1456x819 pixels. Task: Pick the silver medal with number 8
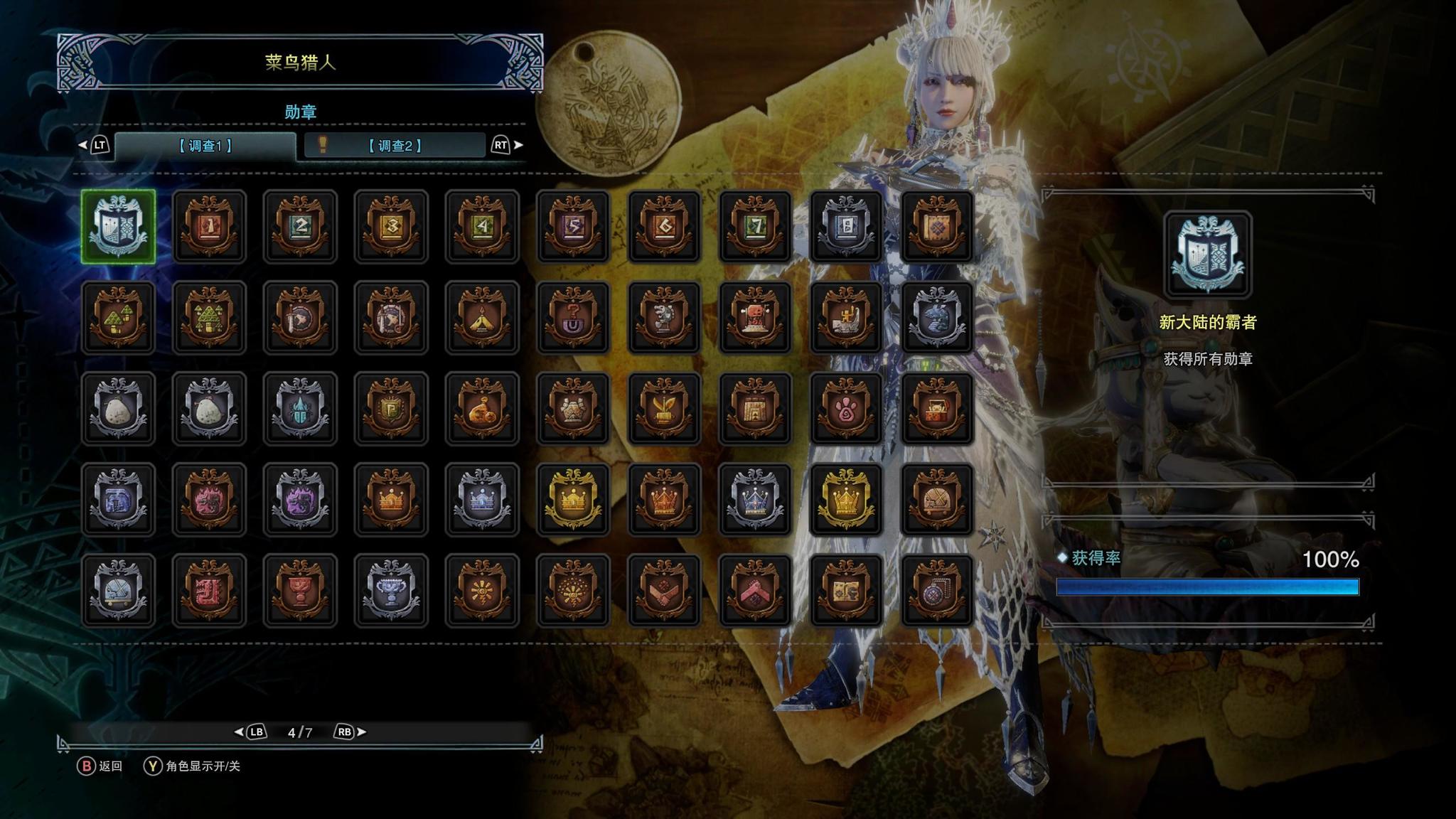coord(846,227)
